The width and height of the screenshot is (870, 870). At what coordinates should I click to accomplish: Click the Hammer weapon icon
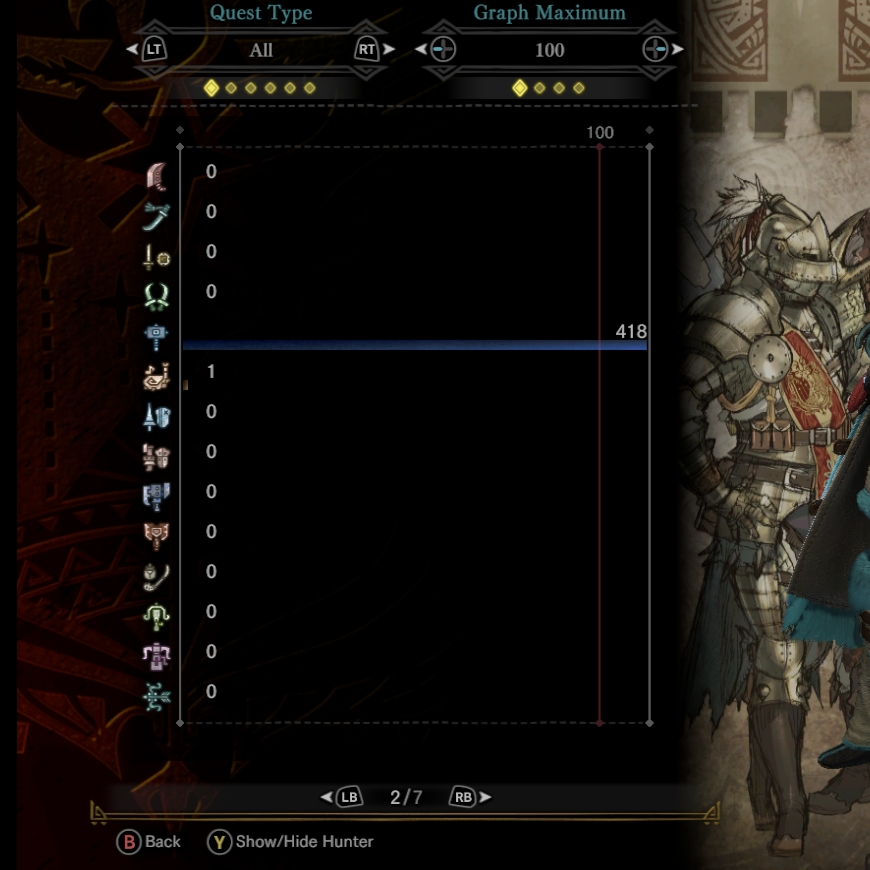(x=157, y=333)
